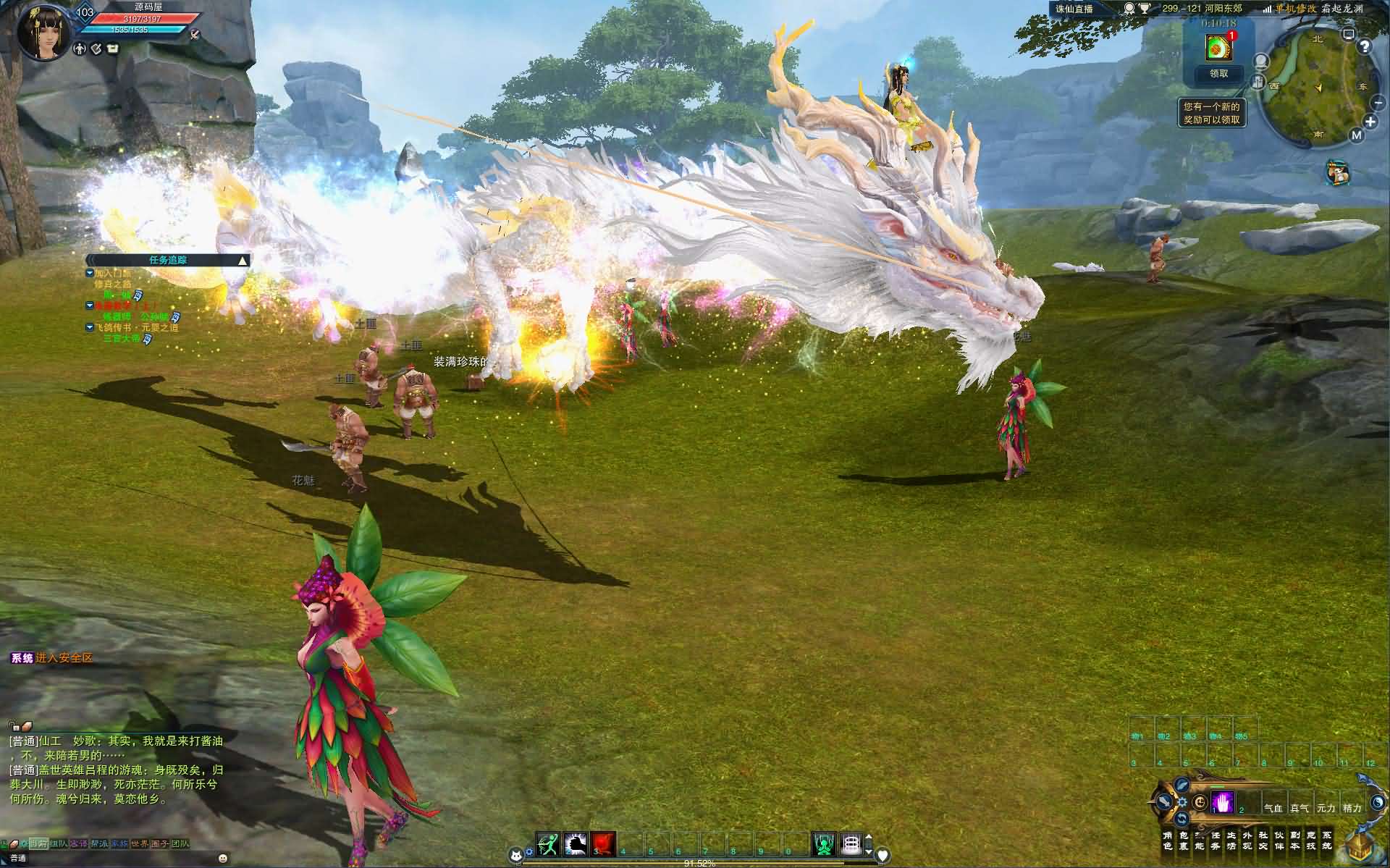Open the 角色 character menu
The height and width of the screenshot is (868, 1390).
[1167, 840]
